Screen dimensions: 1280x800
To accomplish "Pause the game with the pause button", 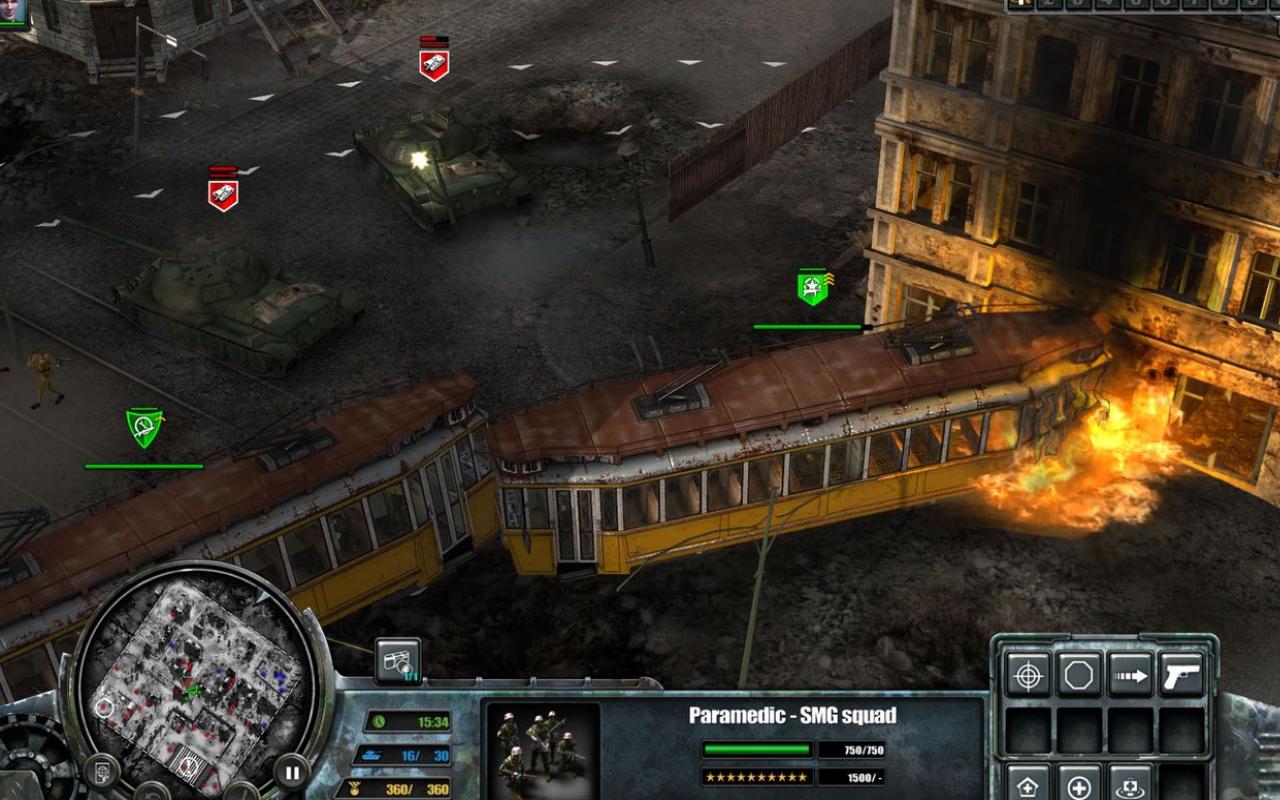I will (289, 771).
